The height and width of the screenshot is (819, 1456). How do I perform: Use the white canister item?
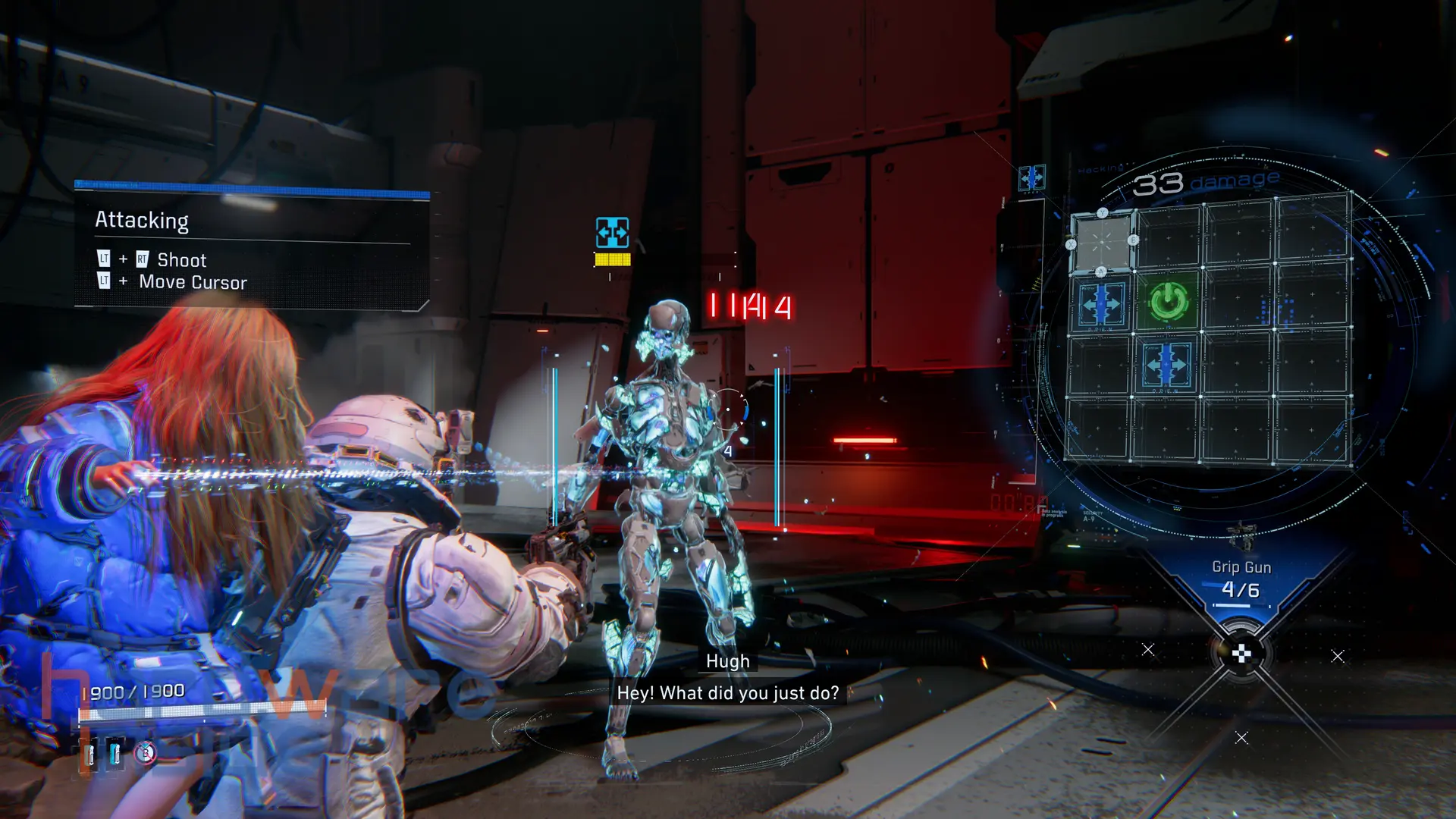click(x=89, y=755)
